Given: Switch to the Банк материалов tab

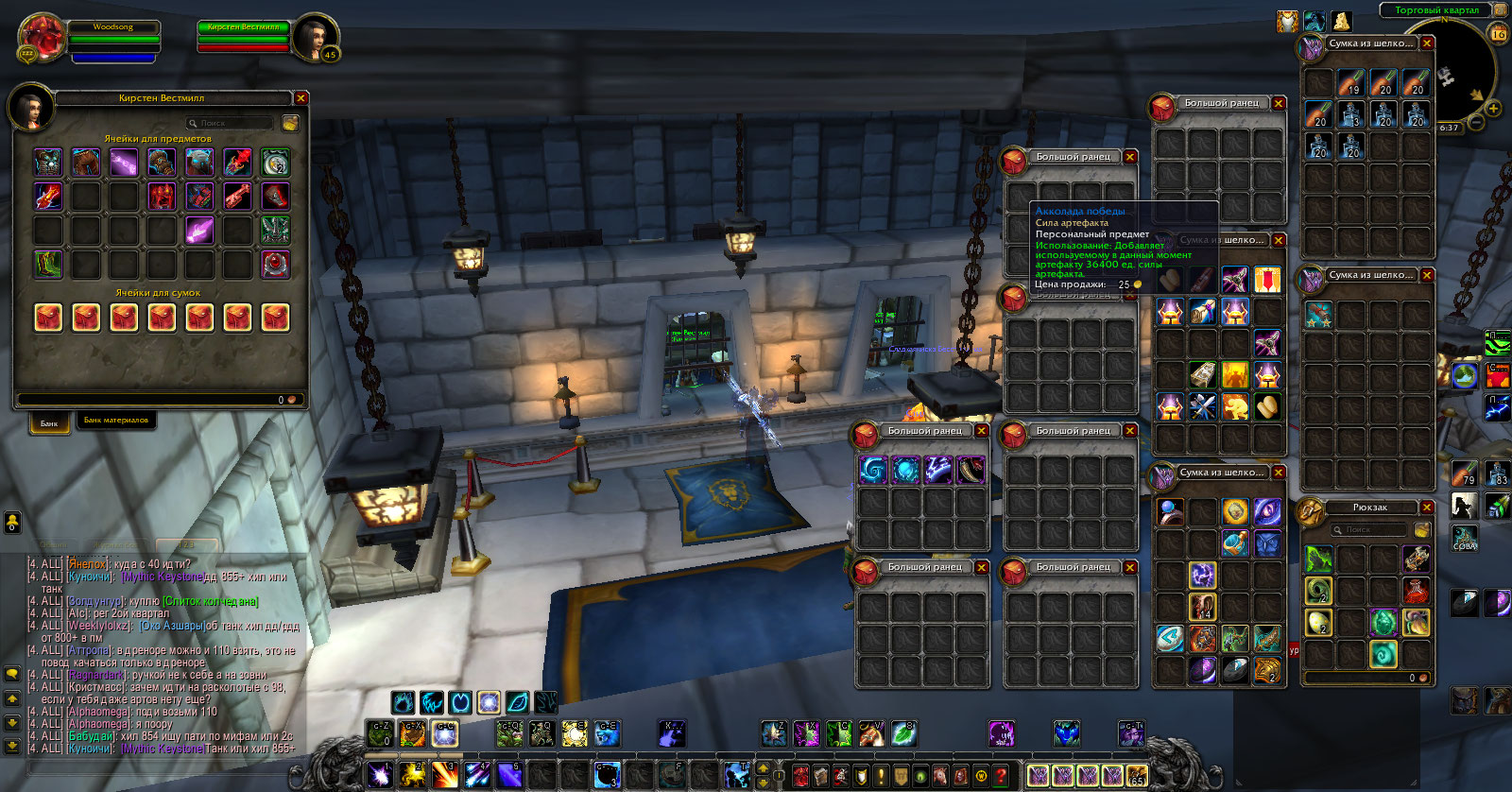Looking at the screenshot, I should click(x=115, y=421).
